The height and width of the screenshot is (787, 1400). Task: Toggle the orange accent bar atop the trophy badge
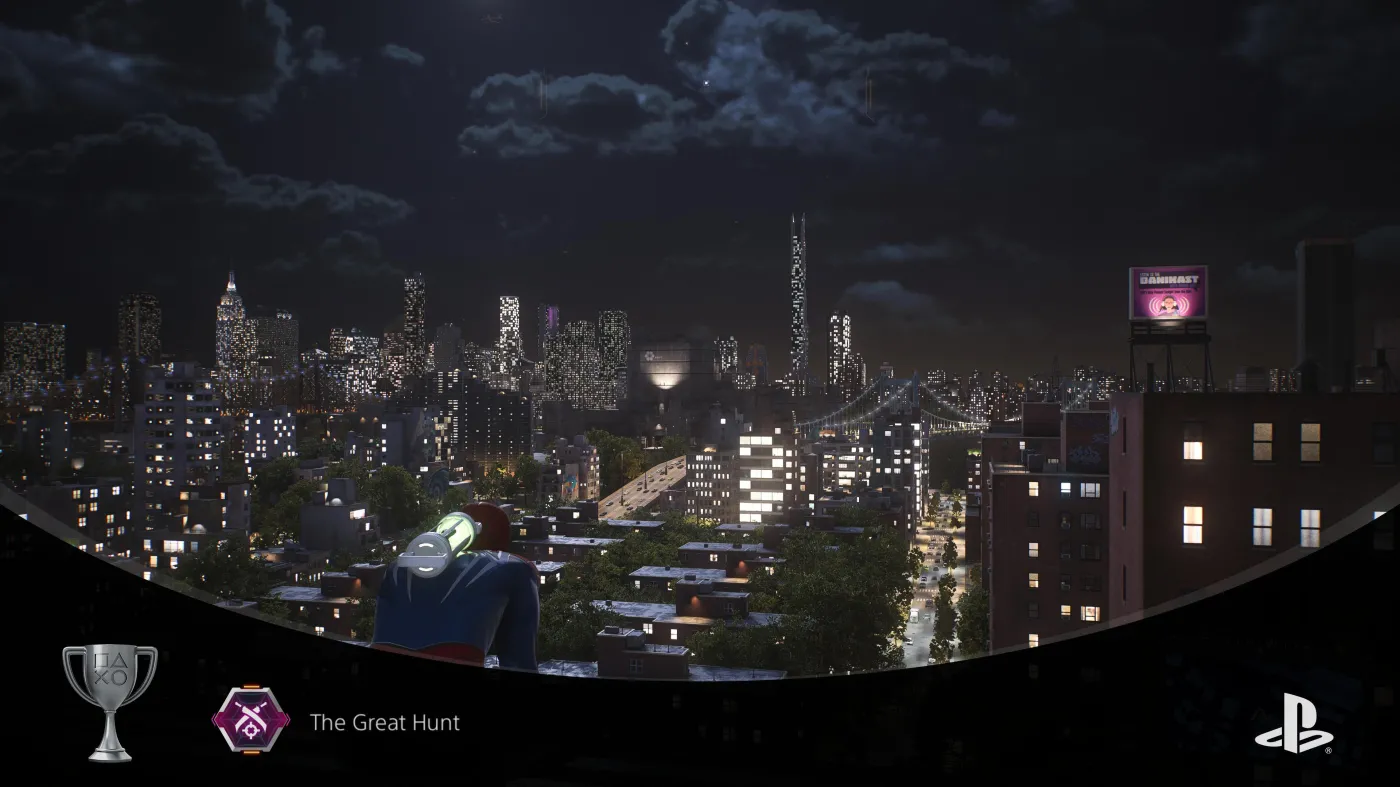tap(252, 686)
